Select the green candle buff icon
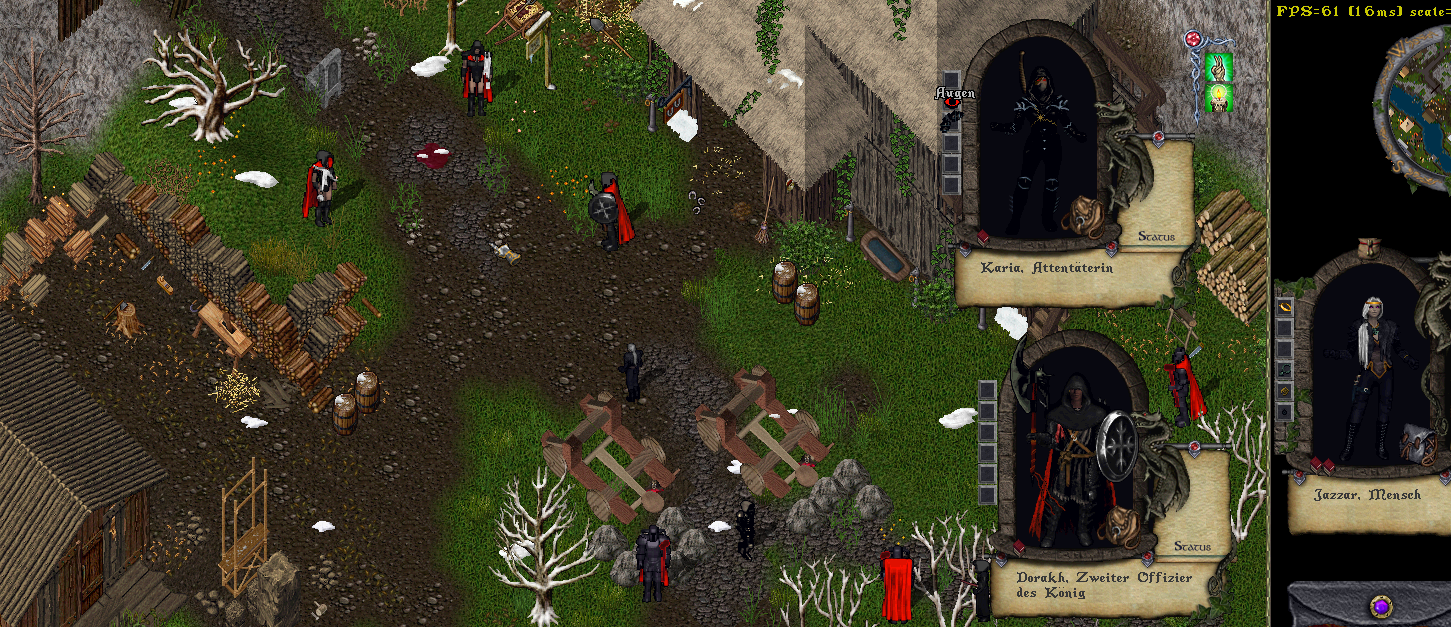Viewport: 1451px width, 627px height. pos(1219,98)
